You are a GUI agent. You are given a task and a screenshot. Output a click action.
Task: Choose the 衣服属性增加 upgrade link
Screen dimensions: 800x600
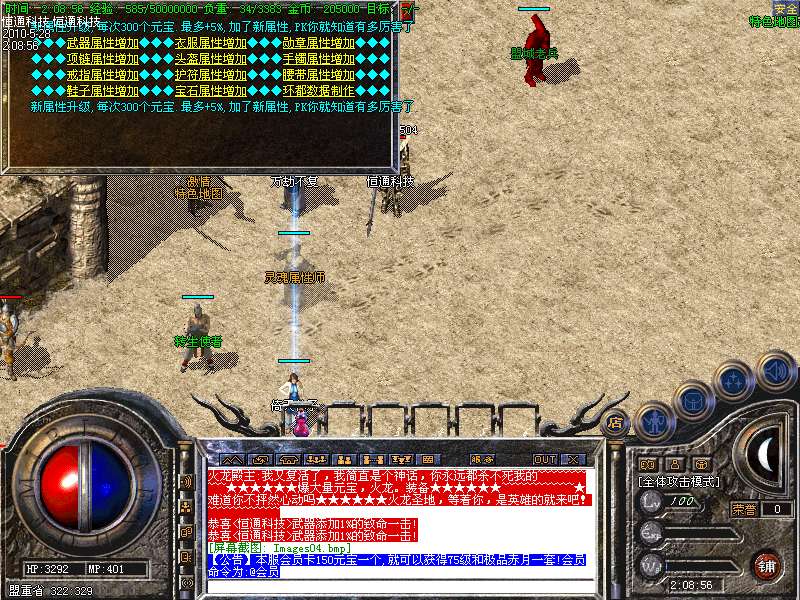(x=210, y=44)
